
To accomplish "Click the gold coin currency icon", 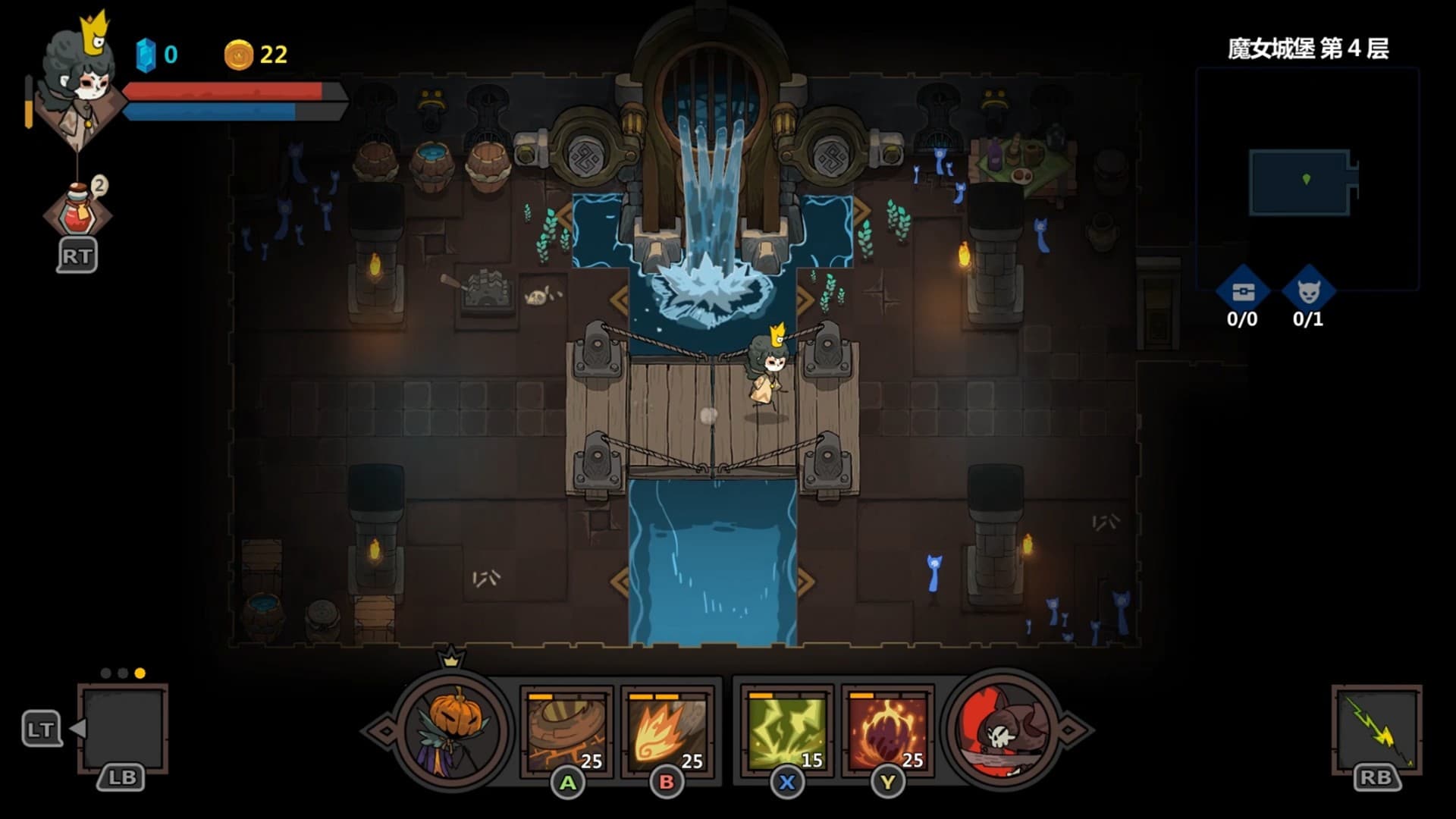I will [240, 53].
